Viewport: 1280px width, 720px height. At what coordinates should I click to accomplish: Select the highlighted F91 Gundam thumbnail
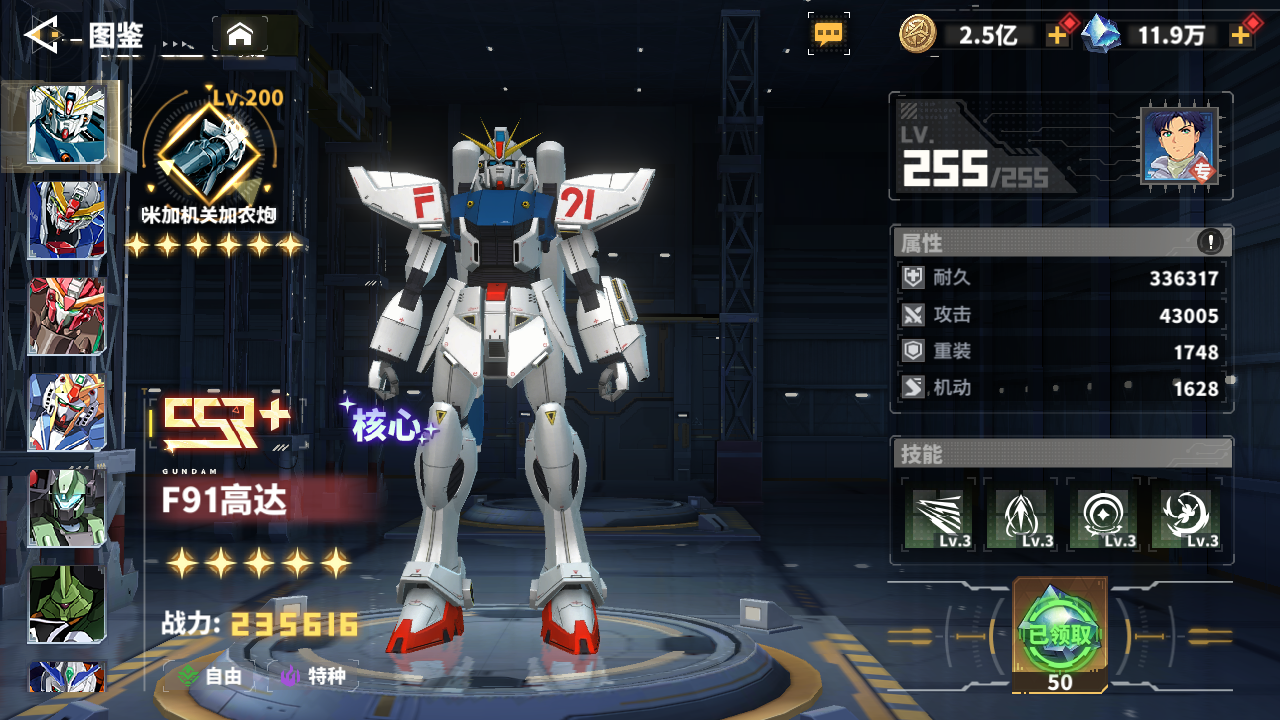click(67, 124)
